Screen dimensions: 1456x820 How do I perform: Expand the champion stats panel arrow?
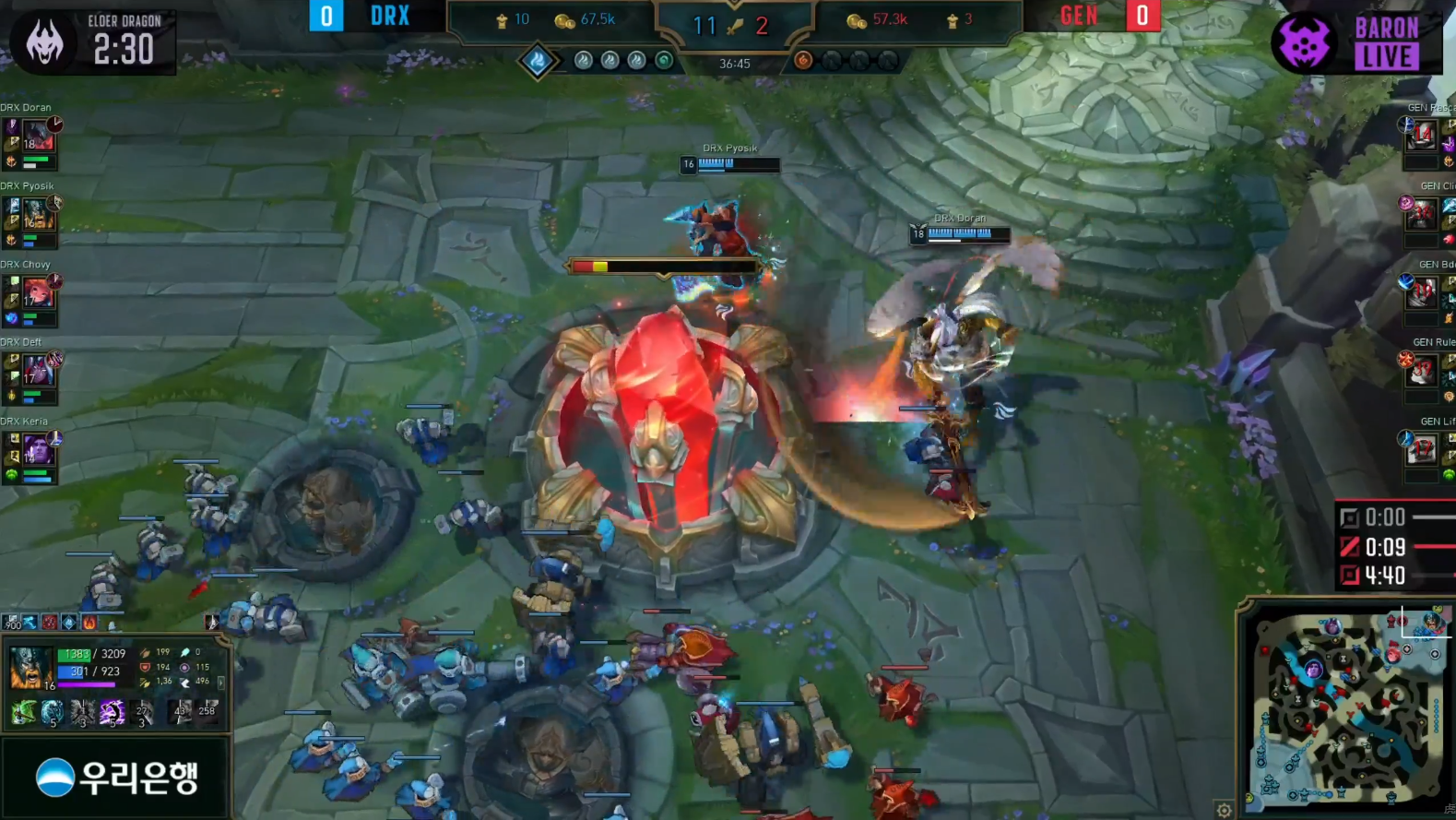(x=220, y=683)
